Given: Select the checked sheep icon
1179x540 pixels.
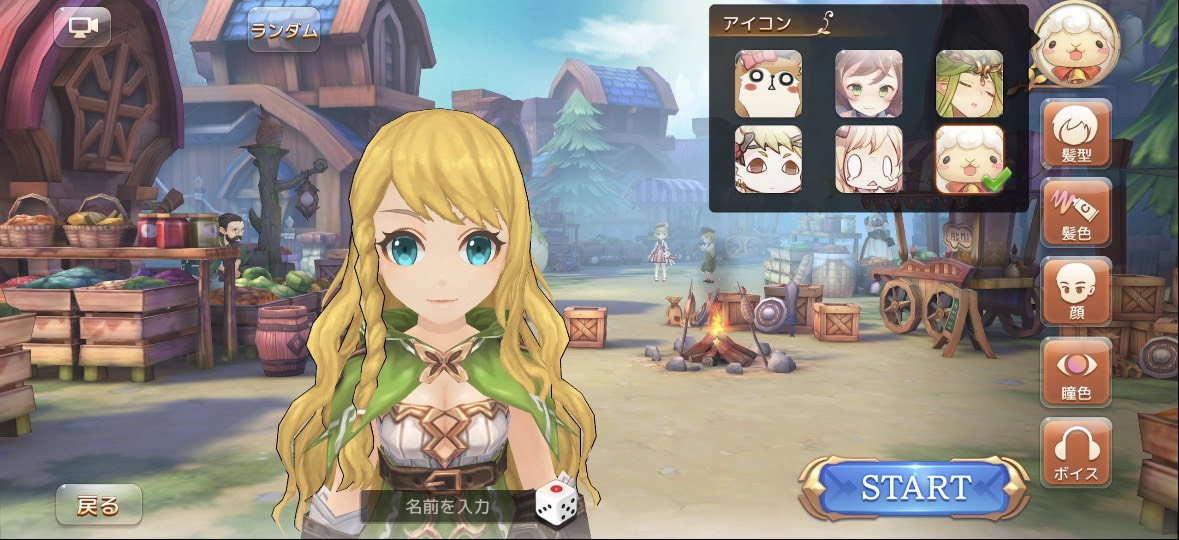Looking at the screenshot, I should coord(969,159).
